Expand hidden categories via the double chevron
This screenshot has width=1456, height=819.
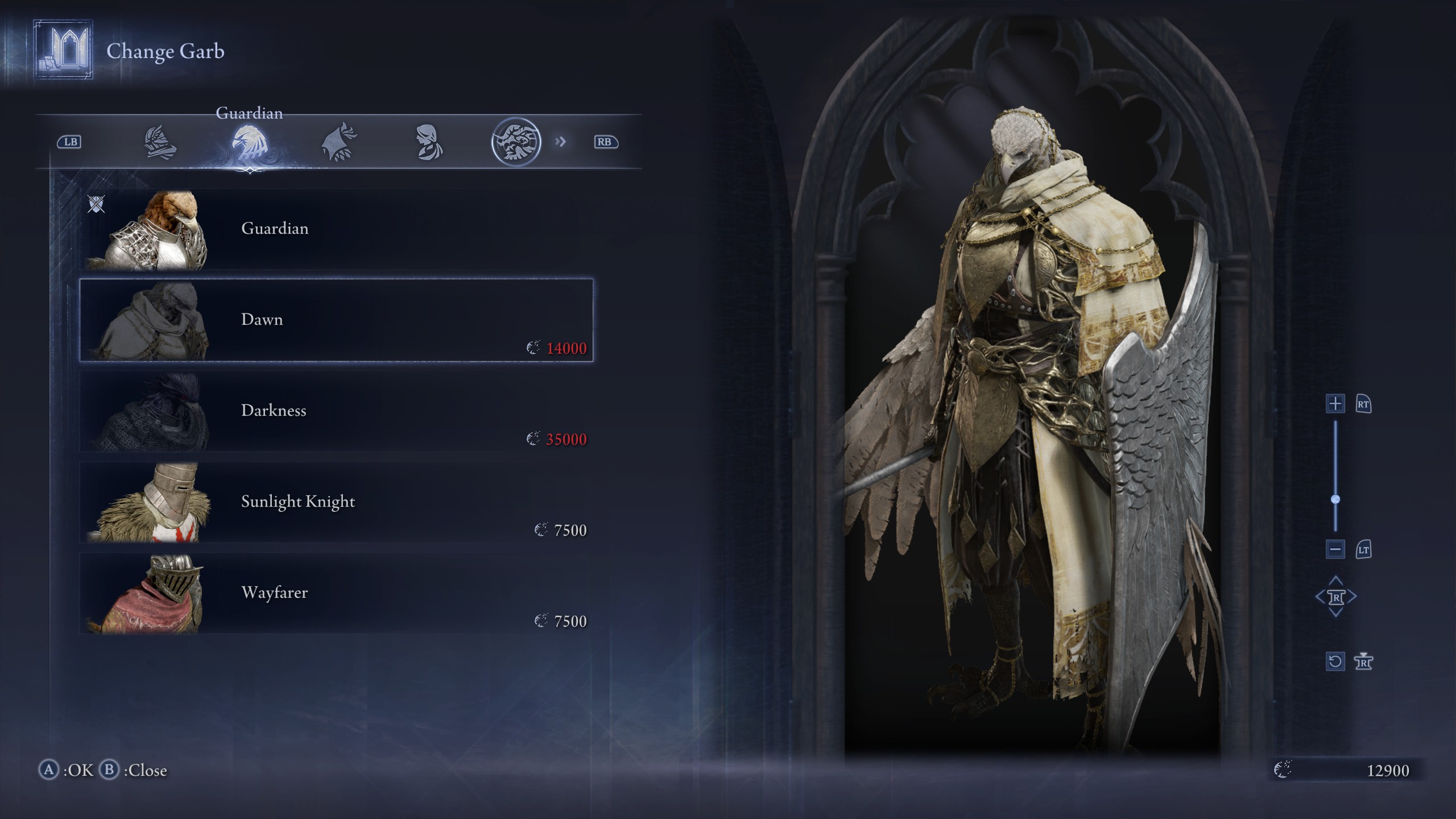562,142
